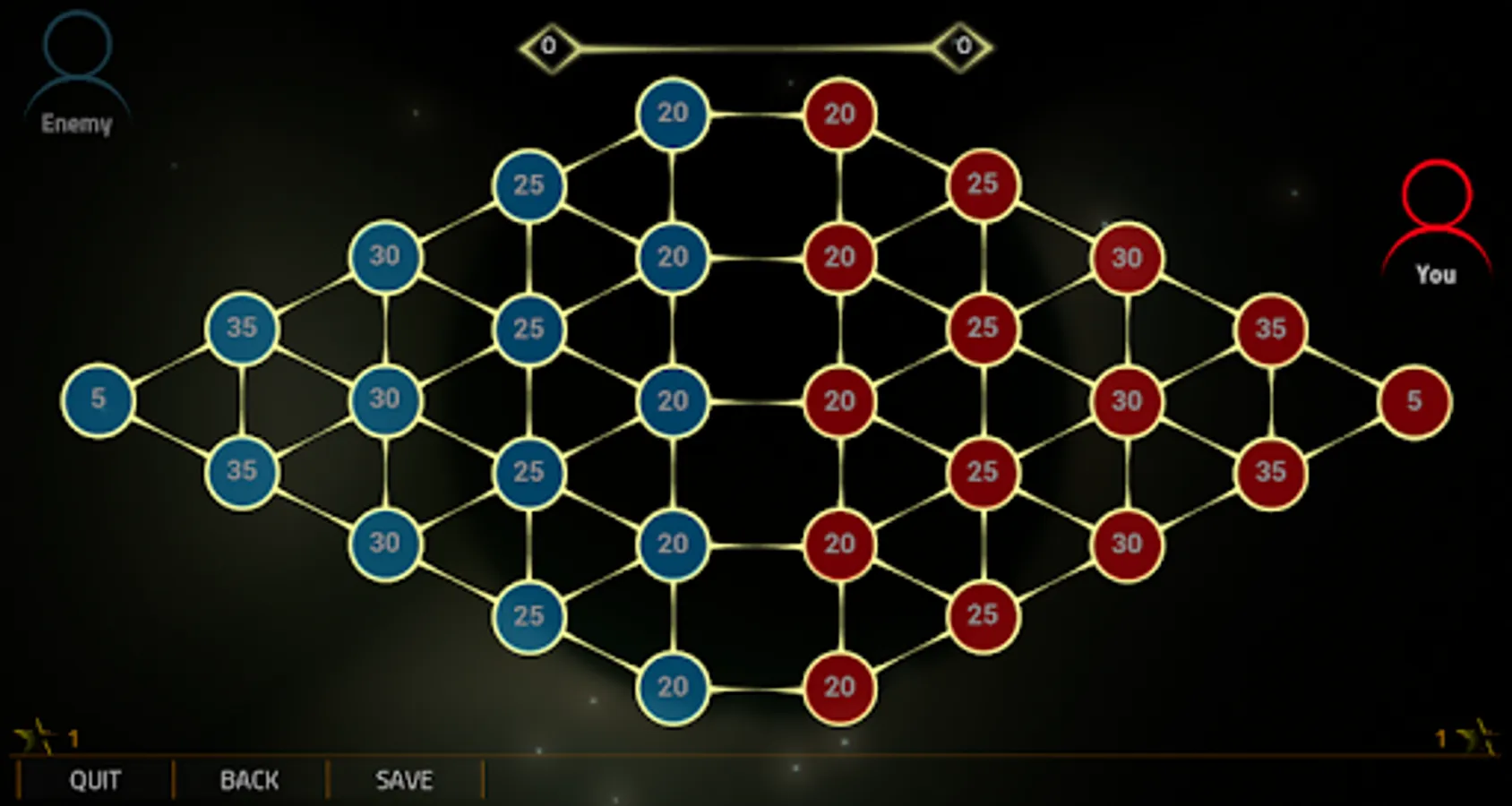Click the bottommost red 20 node
The width and height of the screenshot is (1512, 806).
[x=838, y=688]
